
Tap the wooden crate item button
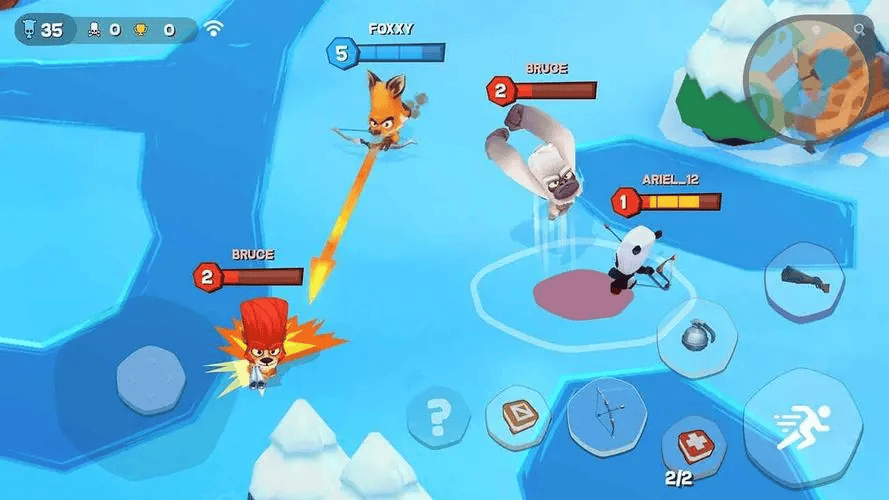tap(517, 415)
